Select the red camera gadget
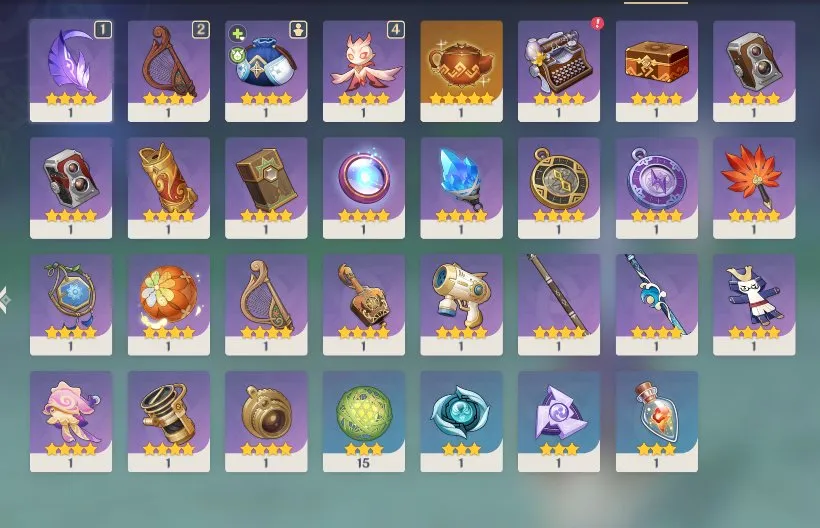The image size is (820, 528). [x=70, y=182]
